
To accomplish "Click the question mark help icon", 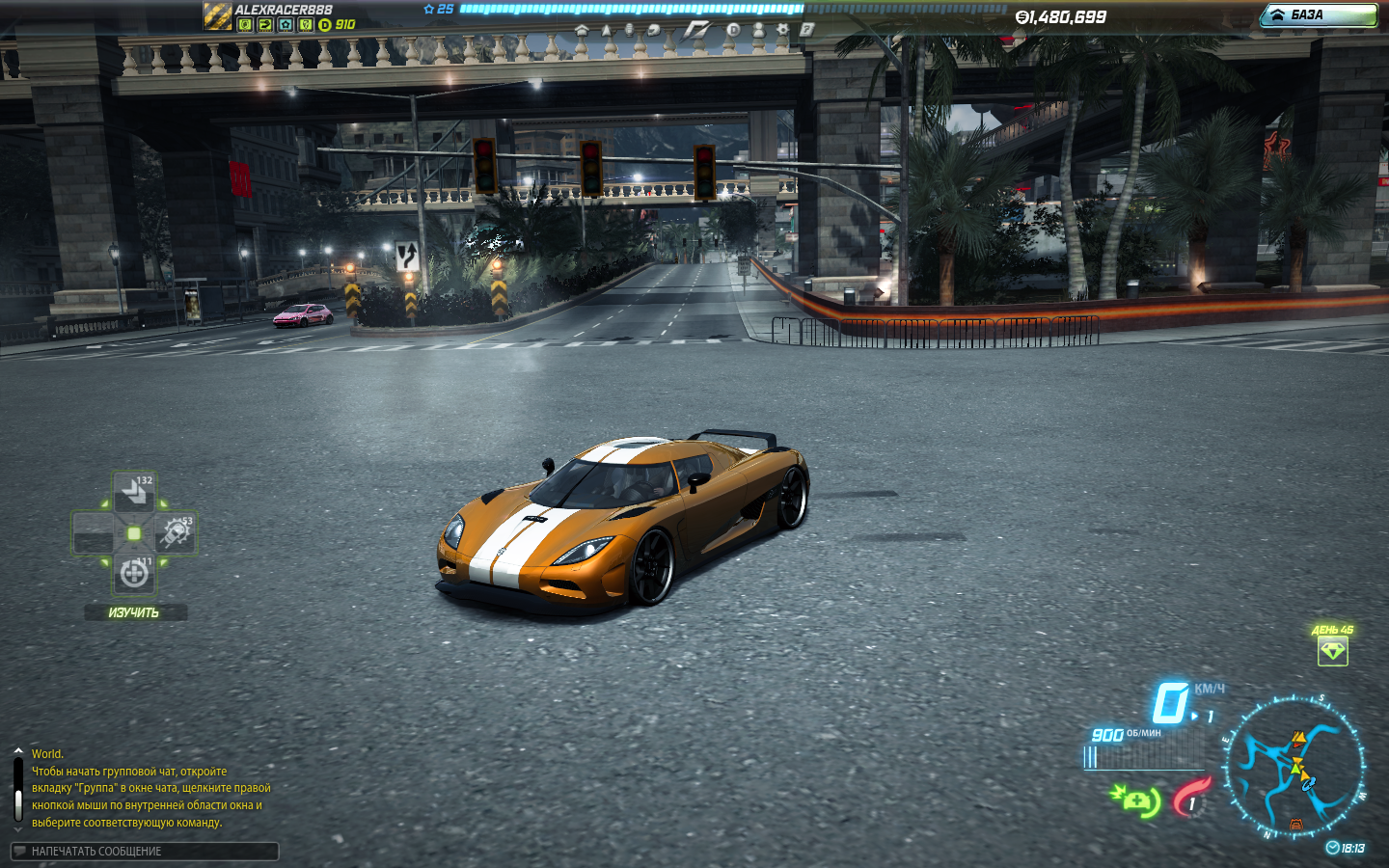I will pyautogui.click(x=806, y=30).
